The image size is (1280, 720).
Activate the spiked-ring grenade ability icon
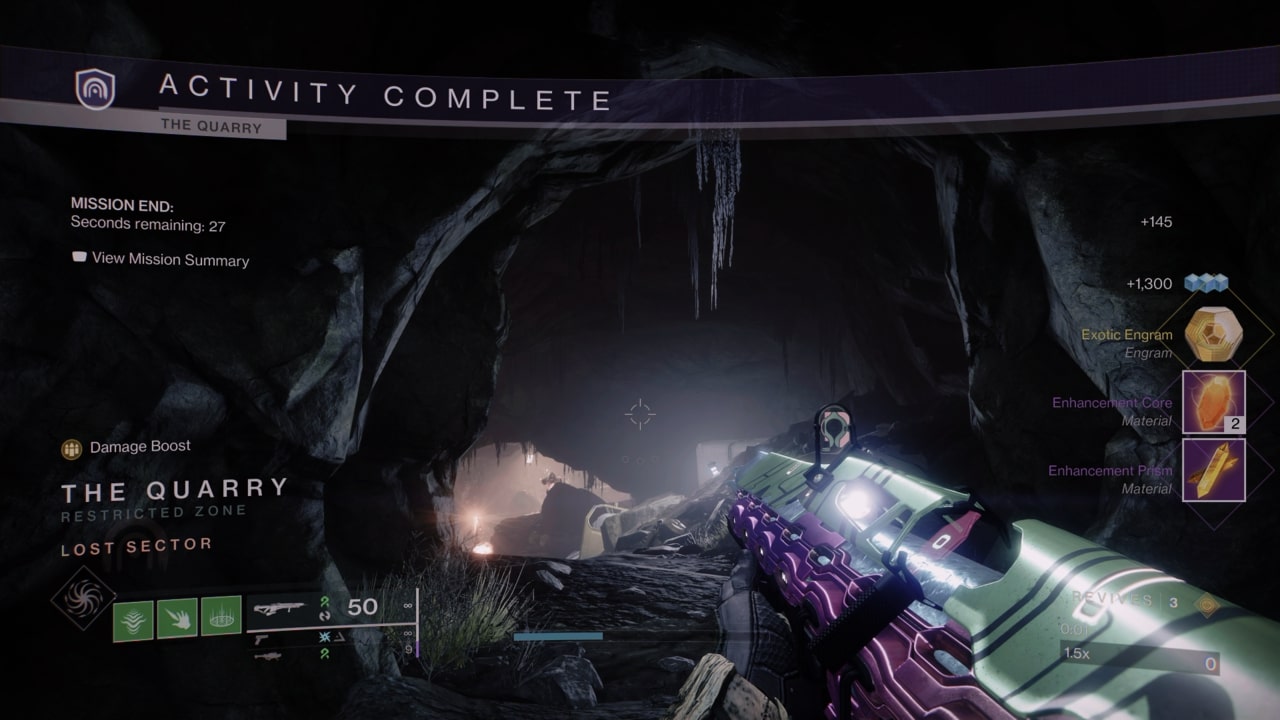coord(220,616)
